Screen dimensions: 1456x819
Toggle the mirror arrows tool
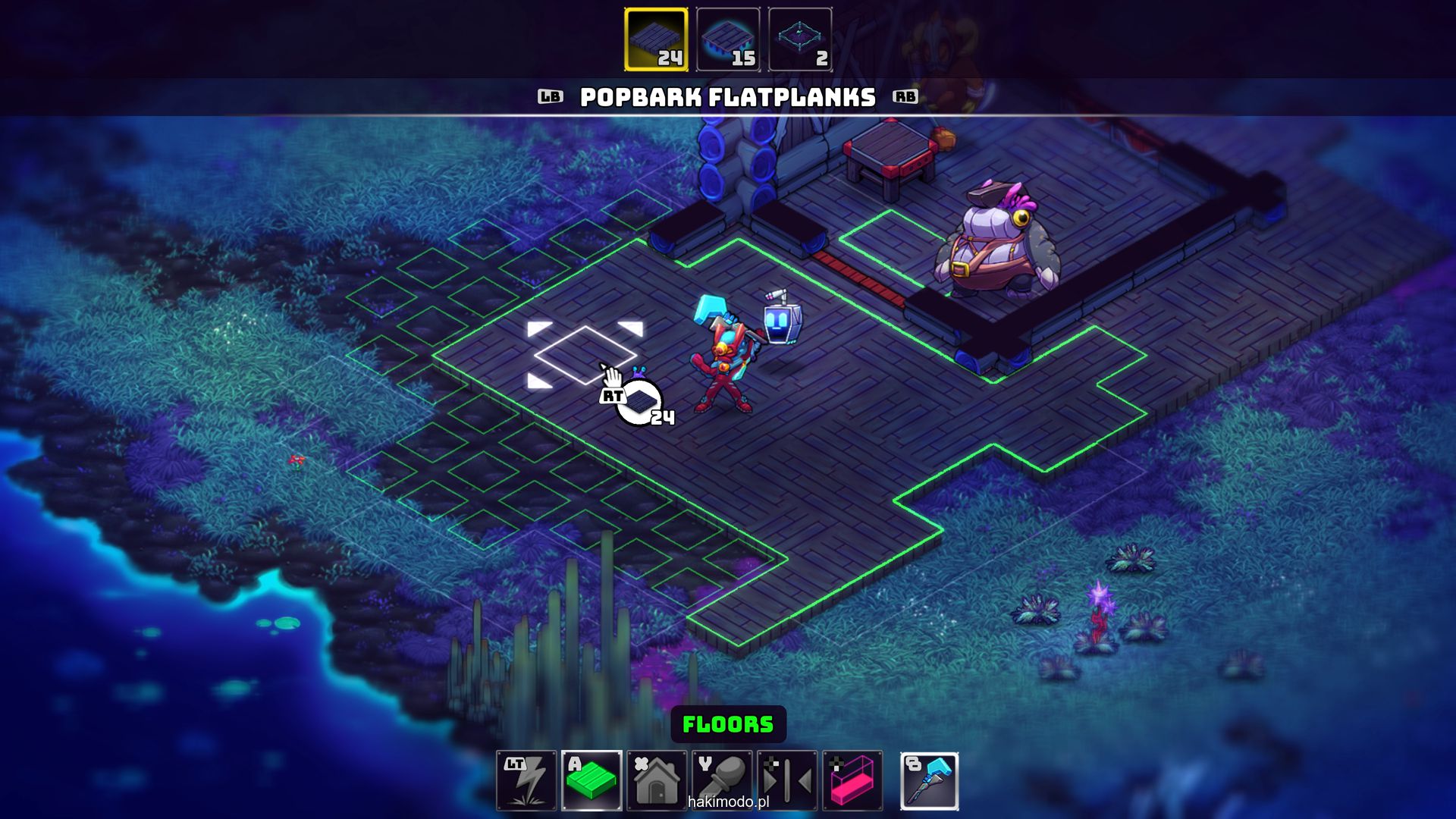pyautogui.click(x=787, y=780)
